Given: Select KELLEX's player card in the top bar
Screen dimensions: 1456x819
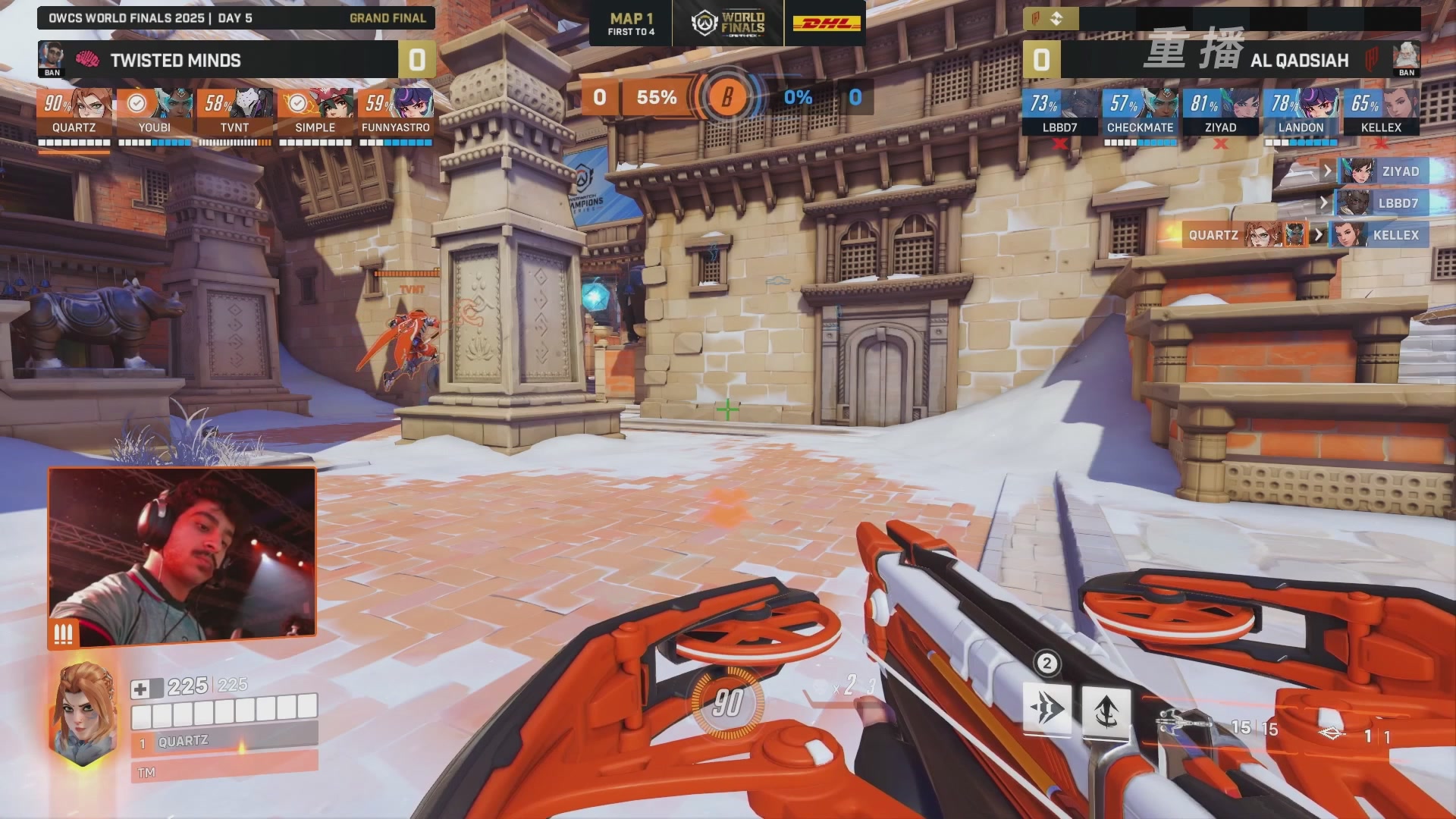Looking at the screenshot, I should tap(1381, 112).
